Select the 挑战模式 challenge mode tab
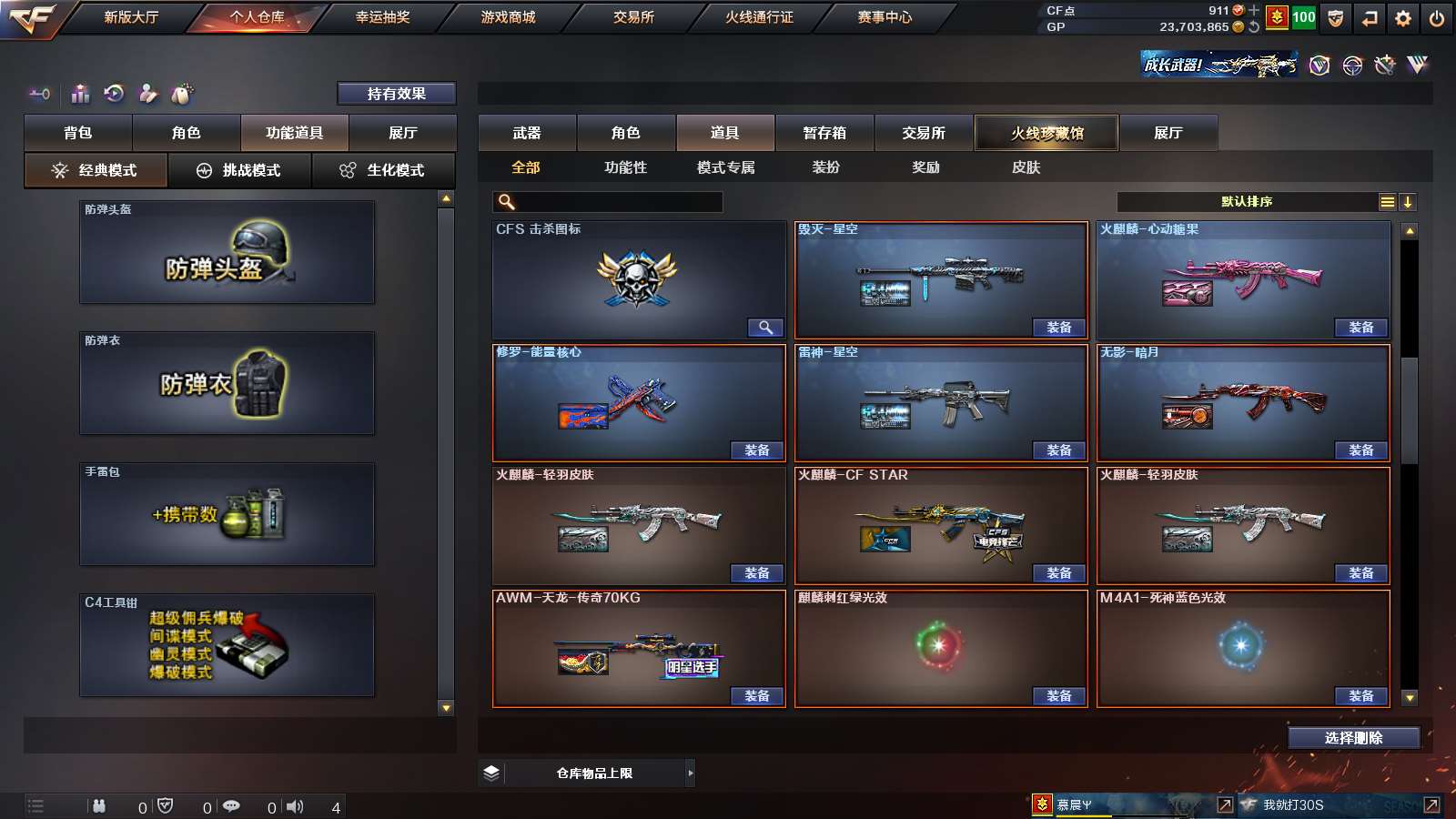This screenshot has width=1456, height=819. [239, 170]
